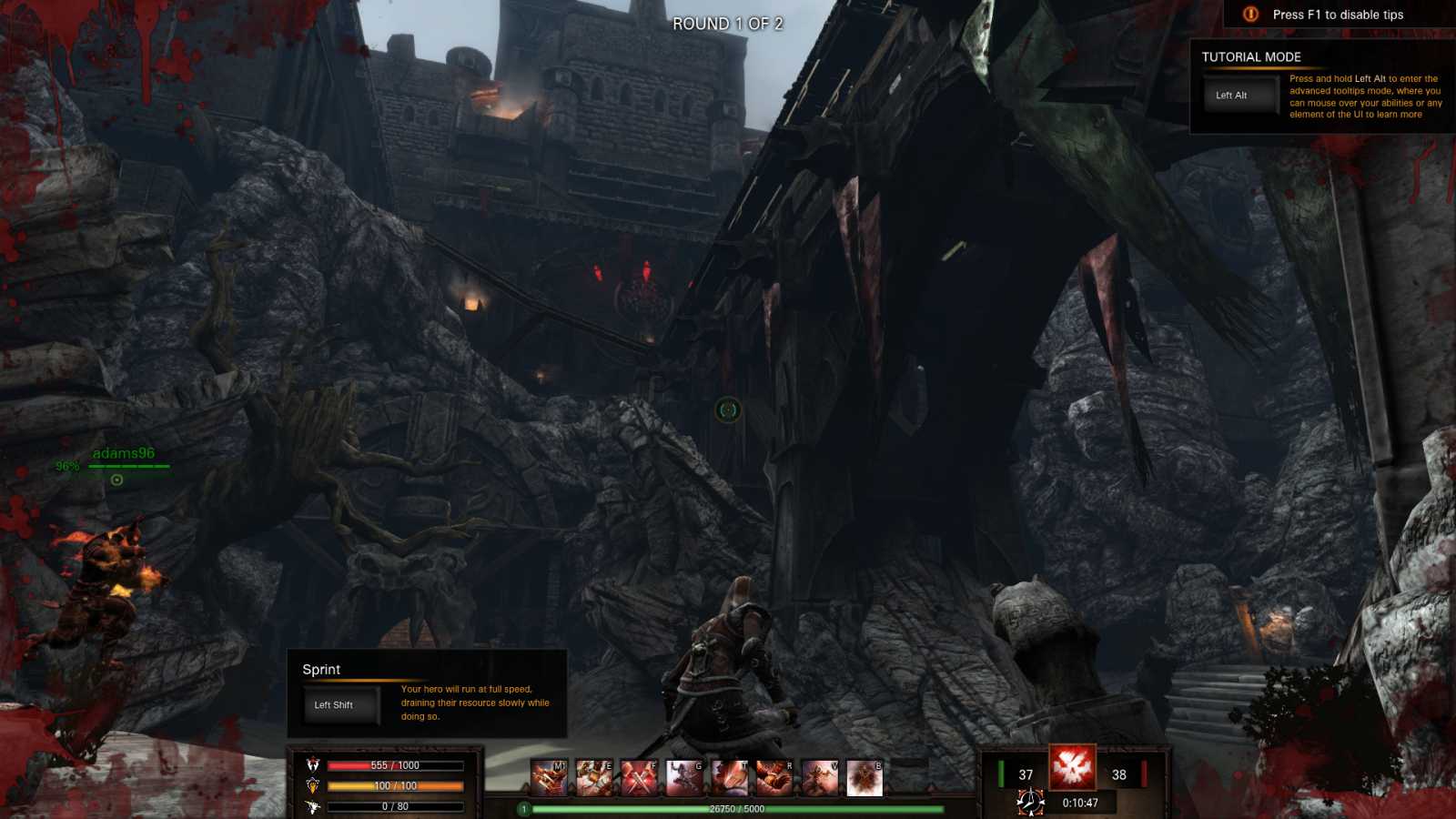
Task: Activate the first ability icon marked M1
Action: [x=549, y=778]
